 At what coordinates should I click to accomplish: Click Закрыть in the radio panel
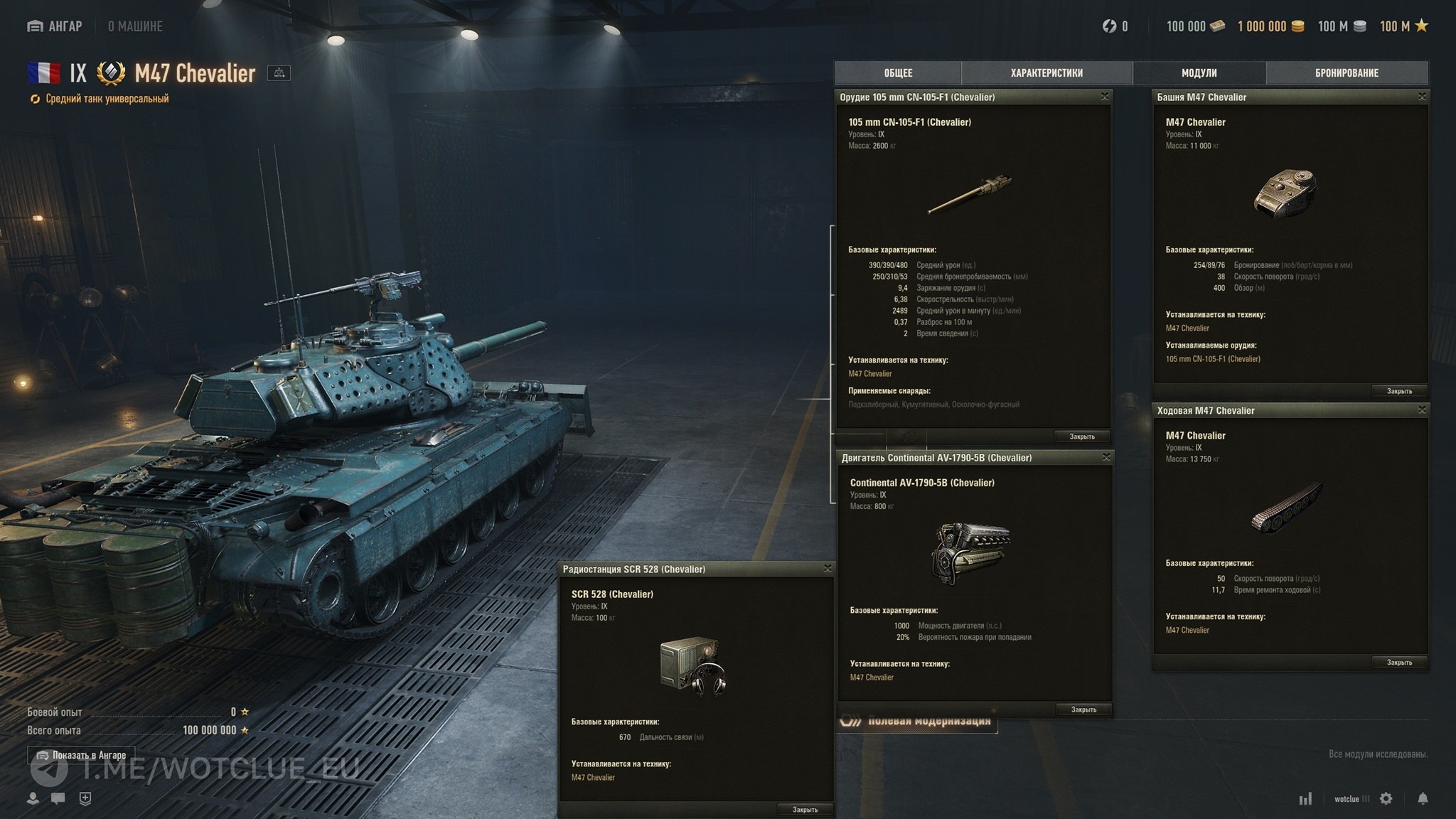pyautogui.click(x=805, y=810)
